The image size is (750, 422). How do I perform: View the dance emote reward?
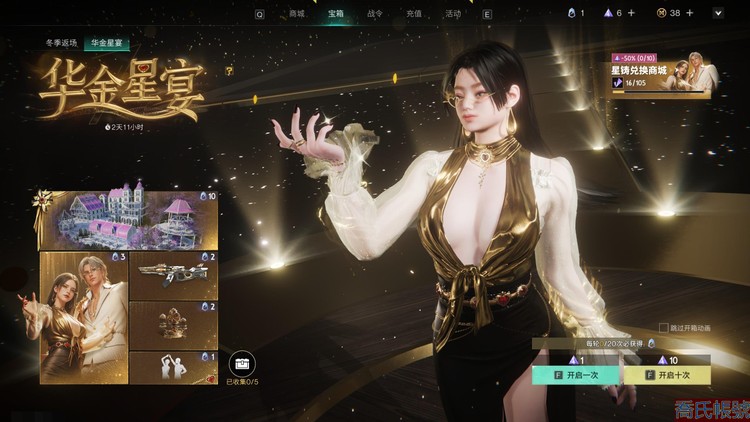click(x=158, y=367)
